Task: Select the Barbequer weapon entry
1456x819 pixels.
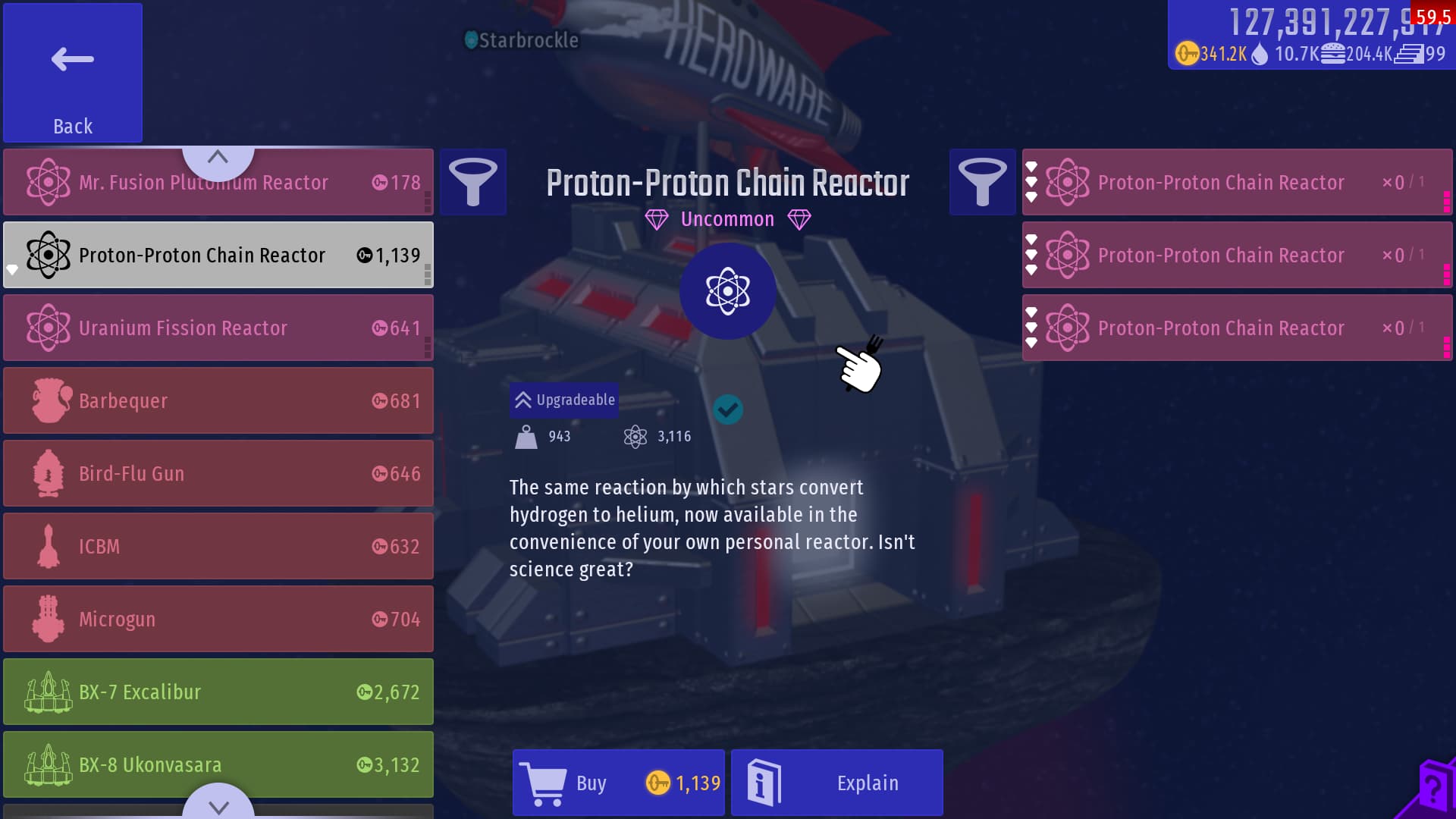Action: click(218, 400)
